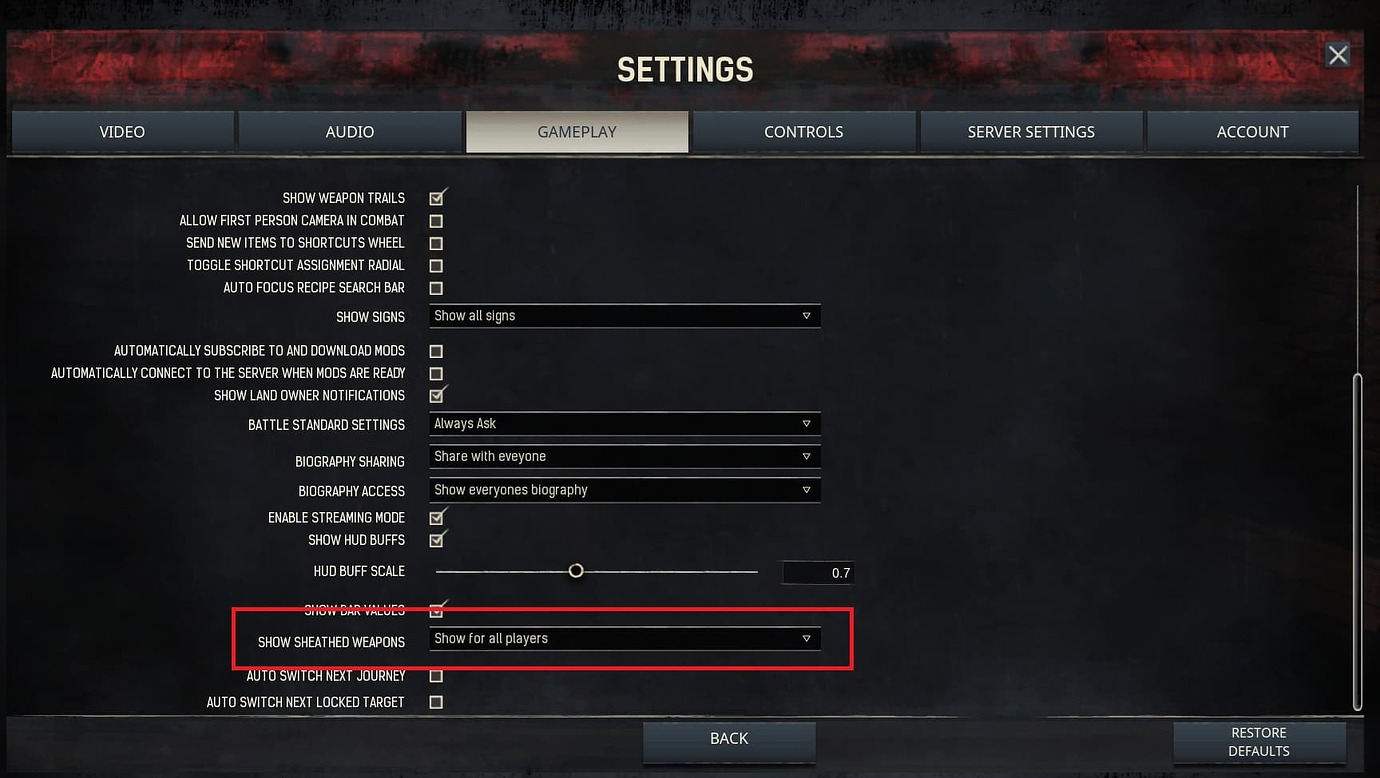Uncheck the SHOW HUD BUFFS option
The width and height of the screenshot is (1380, 778).
pyautogui.click(x=436, y=539)
